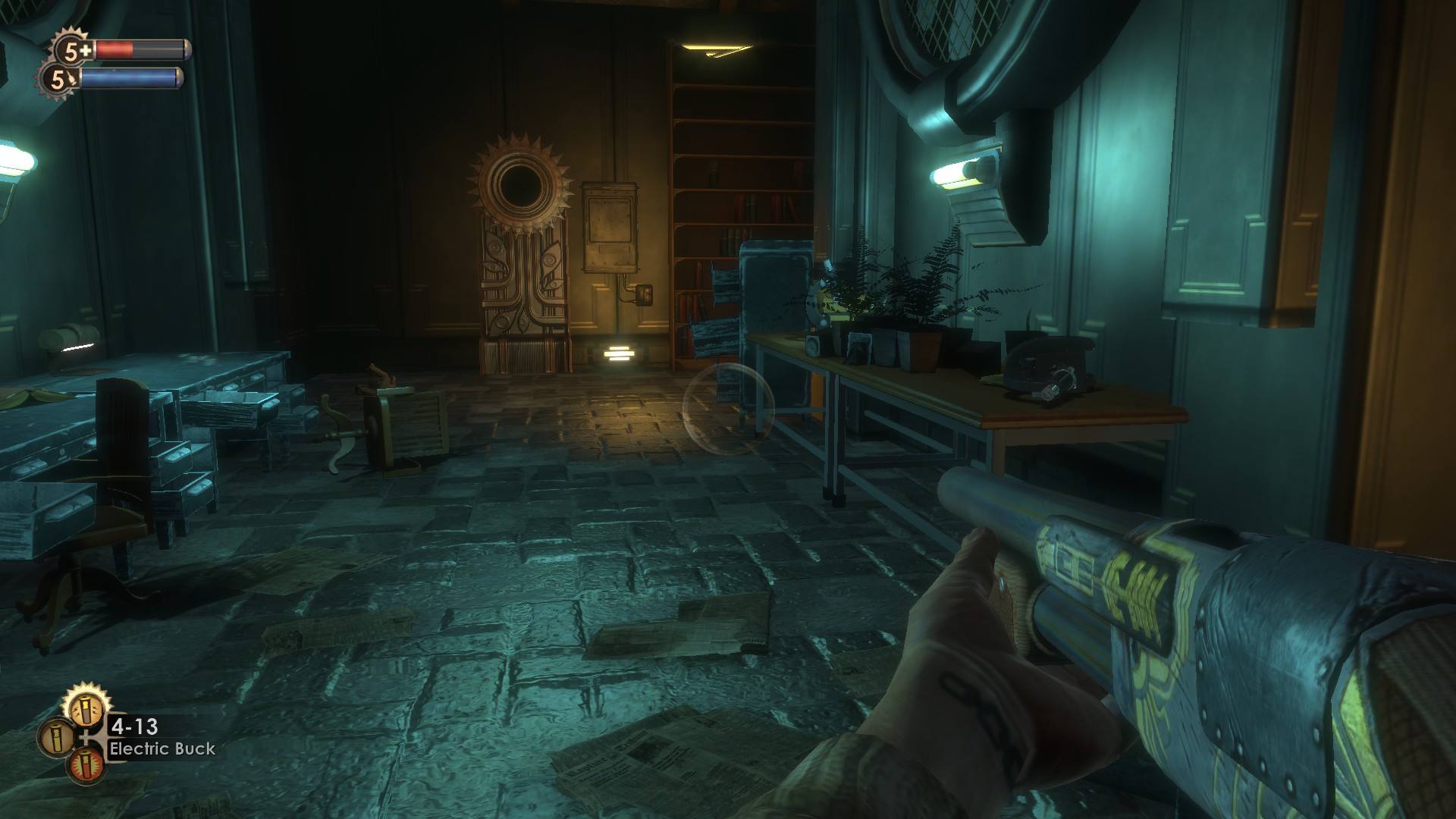
Task: Choose the red exploding buck ammo icon
Action: pyautogui.click(x=86, y=766)
